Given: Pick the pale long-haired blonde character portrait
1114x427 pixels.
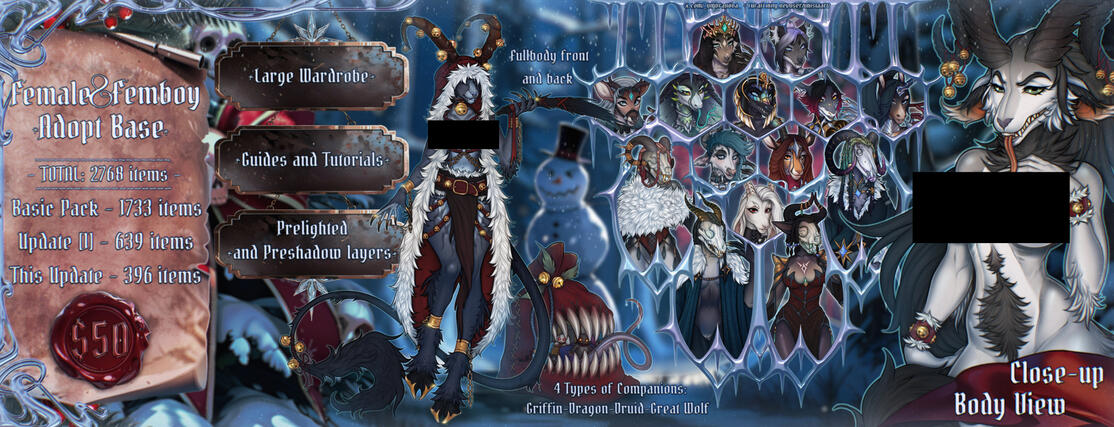Looking at the screenshot, I should click(x=756, y=212).
